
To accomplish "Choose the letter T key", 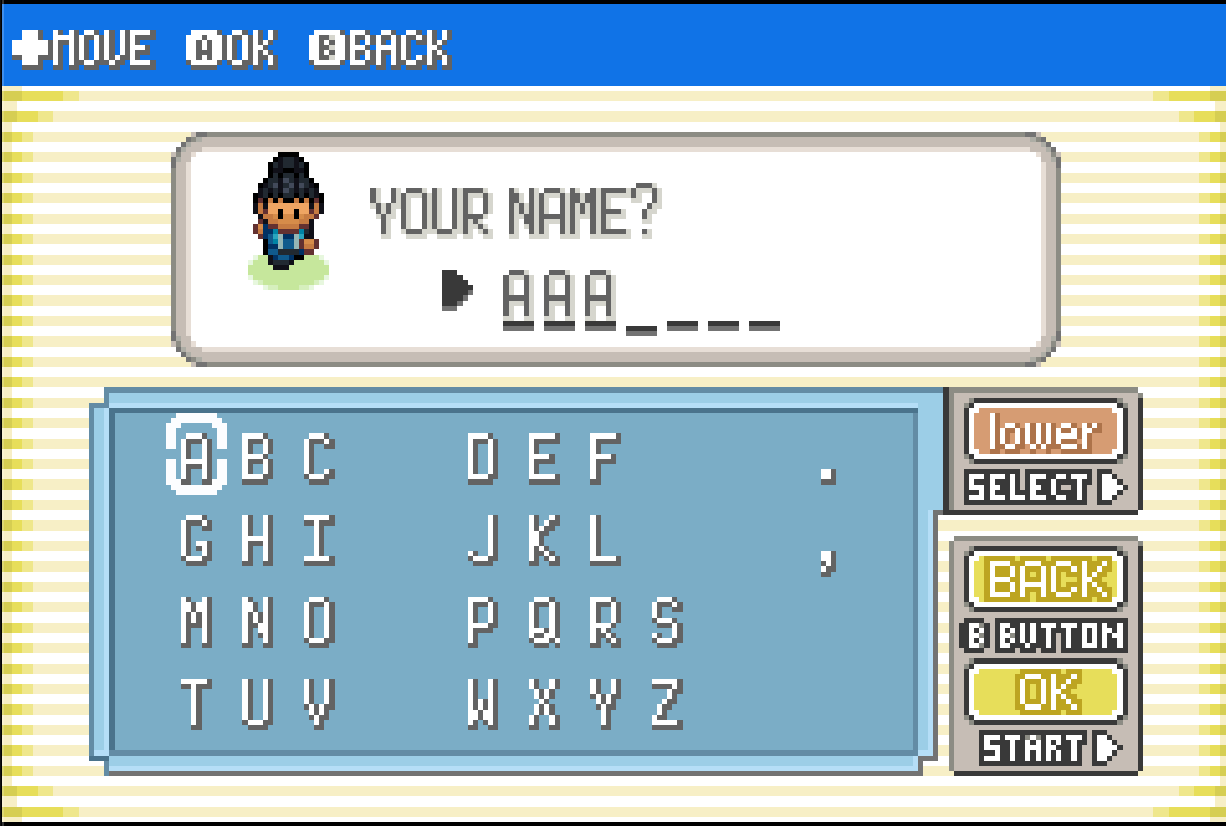I will coord(196,703).
